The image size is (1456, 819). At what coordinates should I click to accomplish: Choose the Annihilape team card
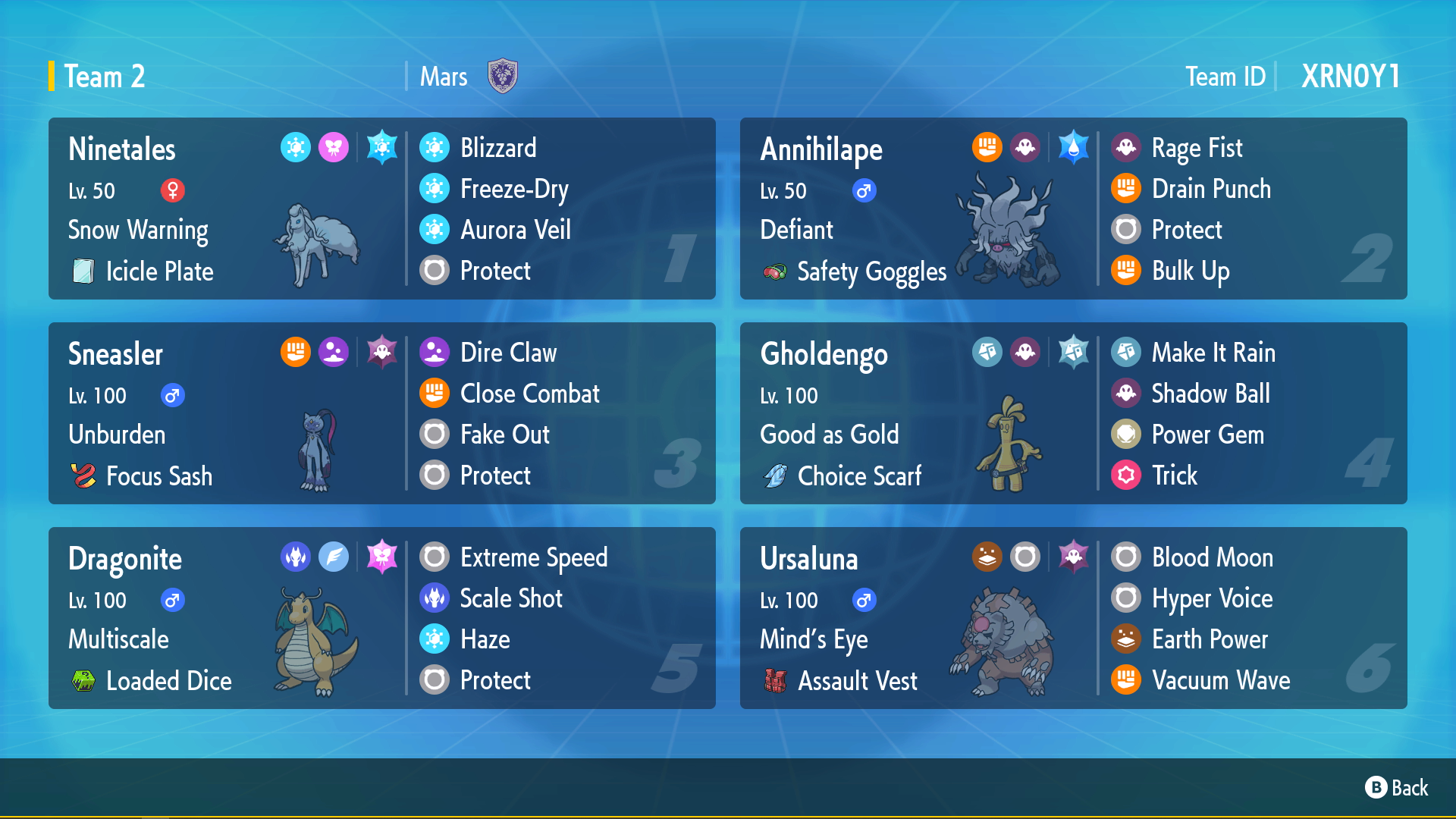(x=1073, y=209)
